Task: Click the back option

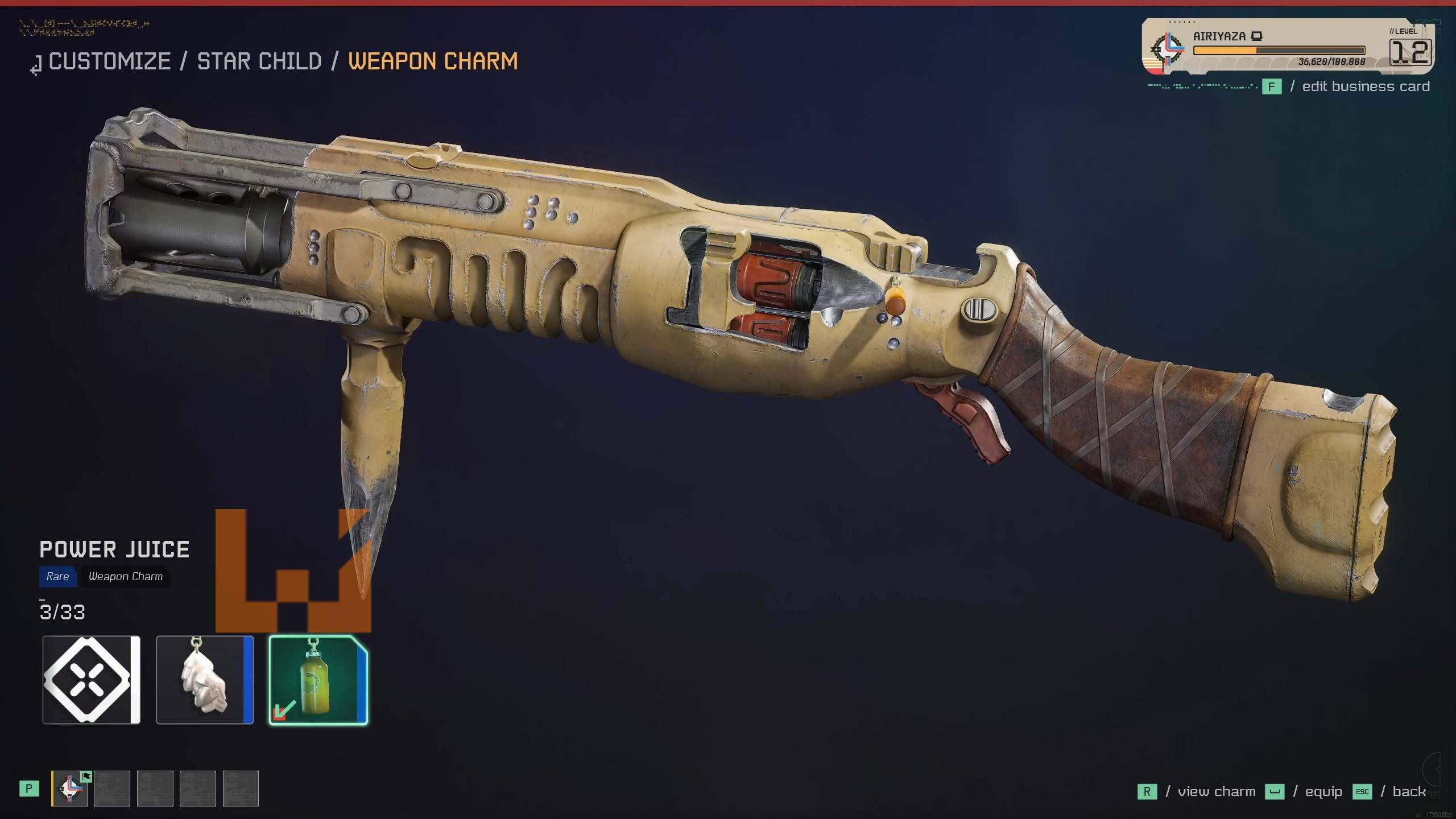Action: pyautogui.click(x=1408, y=792)
